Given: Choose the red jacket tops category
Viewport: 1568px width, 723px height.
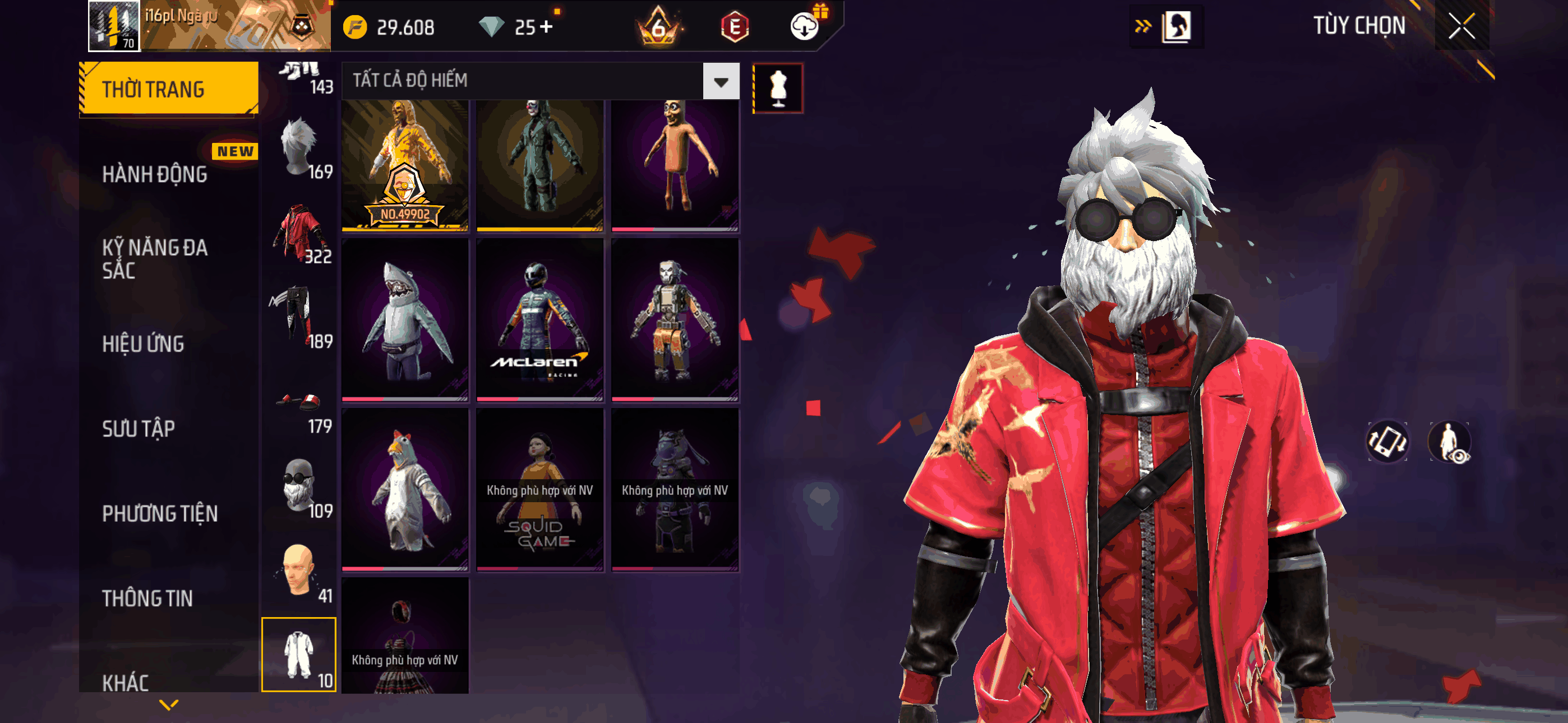Looking at the screenshot, I should (x=298, y=234).
